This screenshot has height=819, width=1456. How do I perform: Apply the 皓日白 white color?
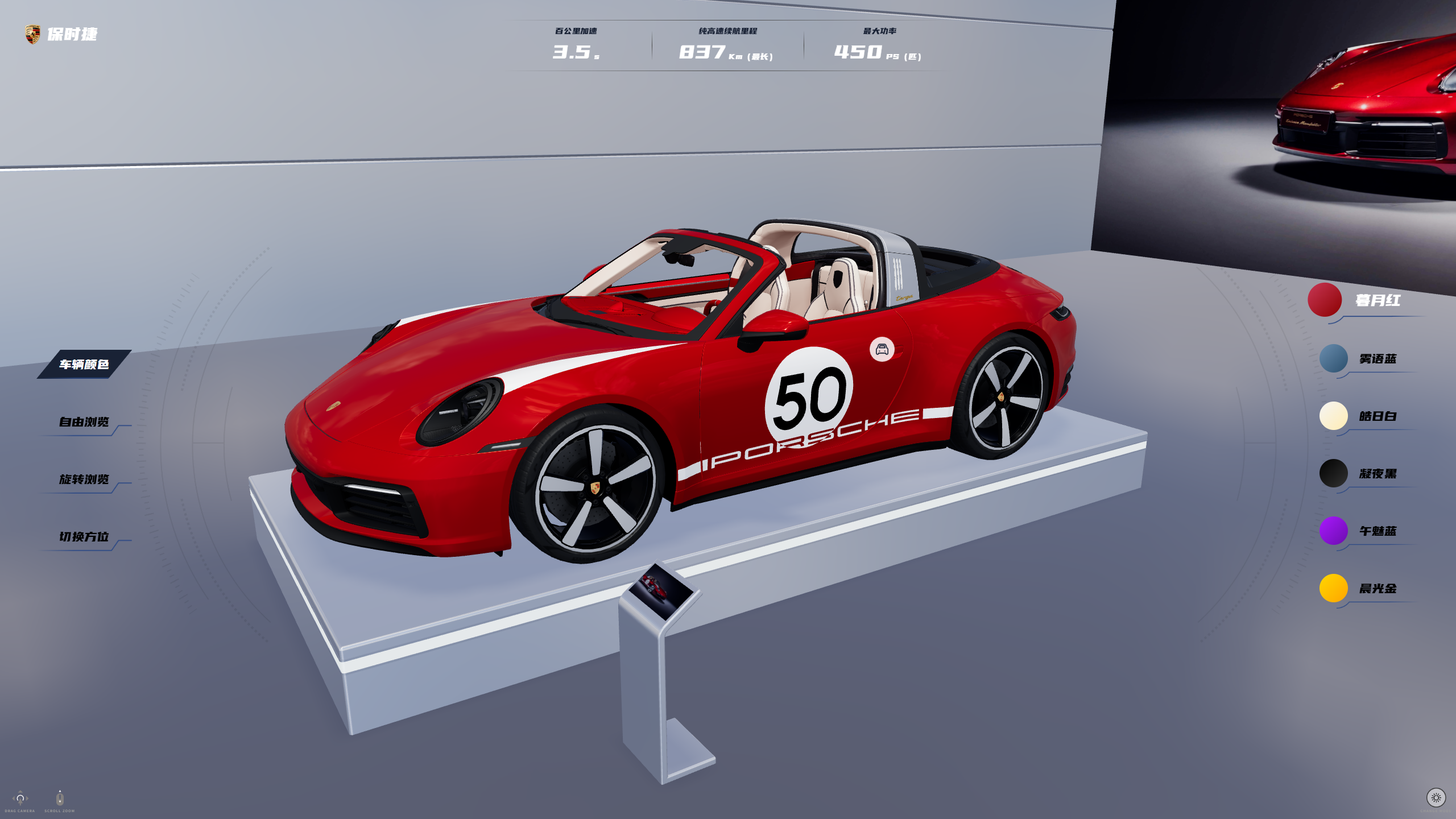pos(1333,416)
